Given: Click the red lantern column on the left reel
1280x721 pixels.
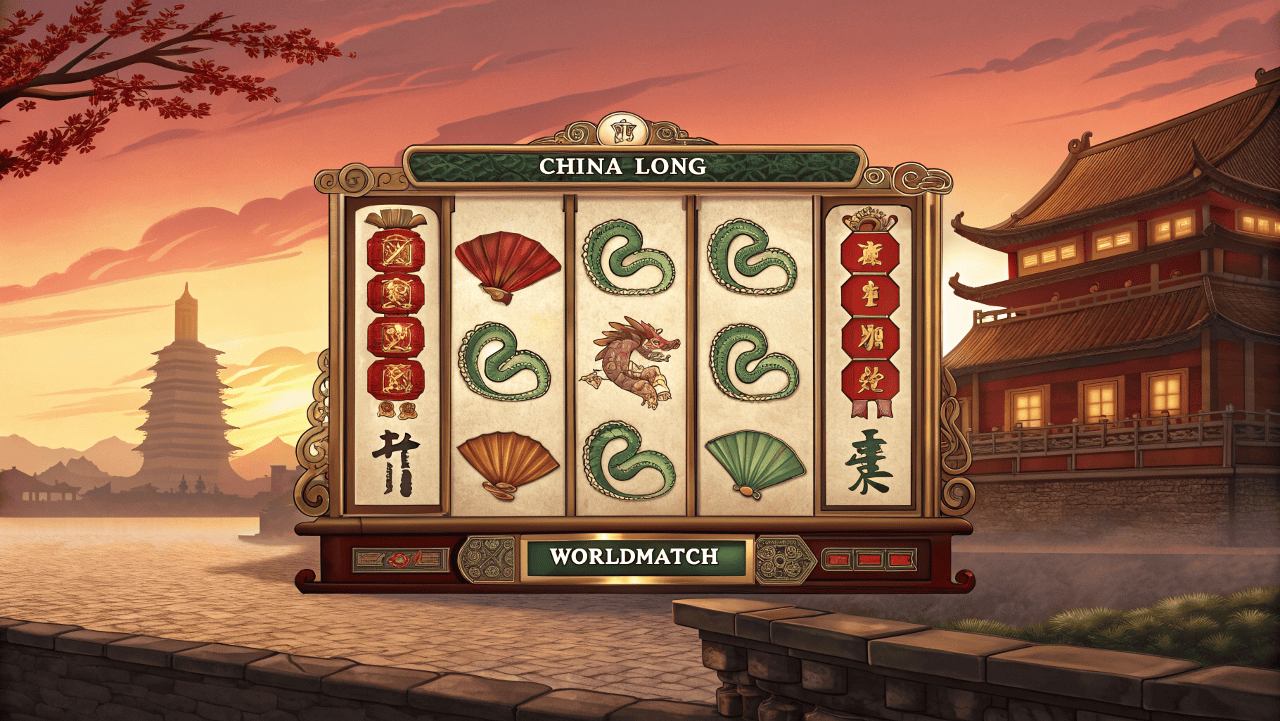Looking at the screenshot, I should pos(398,315).
